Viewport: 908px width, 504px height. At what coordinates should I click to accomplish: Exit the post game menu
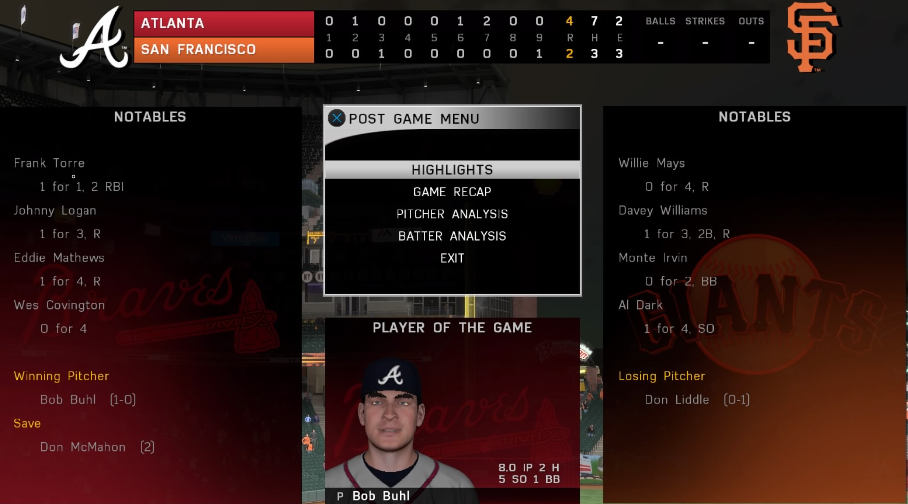coord(452,258)
